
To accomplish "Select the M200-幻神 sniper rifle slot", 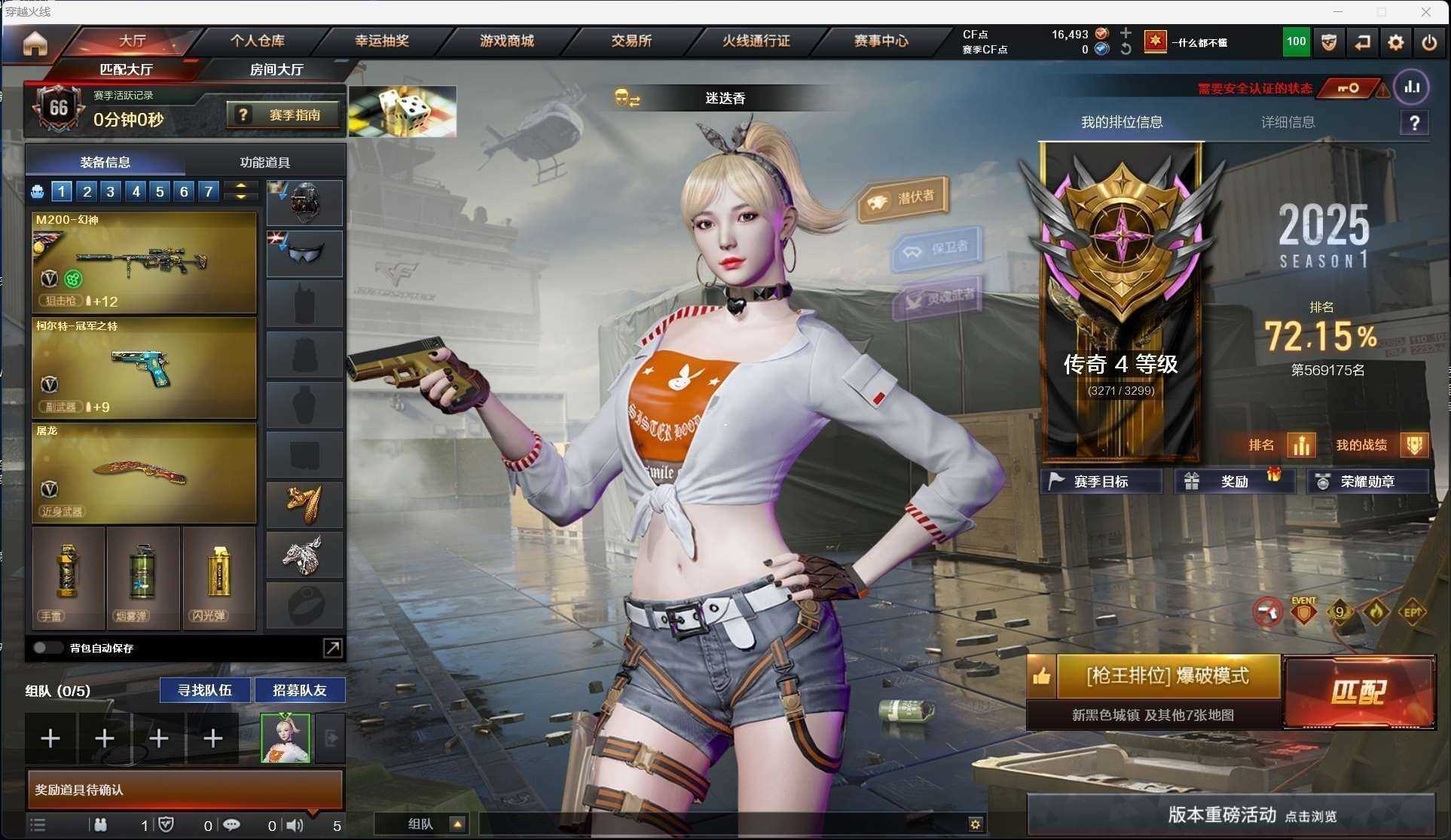I will 144,261.
